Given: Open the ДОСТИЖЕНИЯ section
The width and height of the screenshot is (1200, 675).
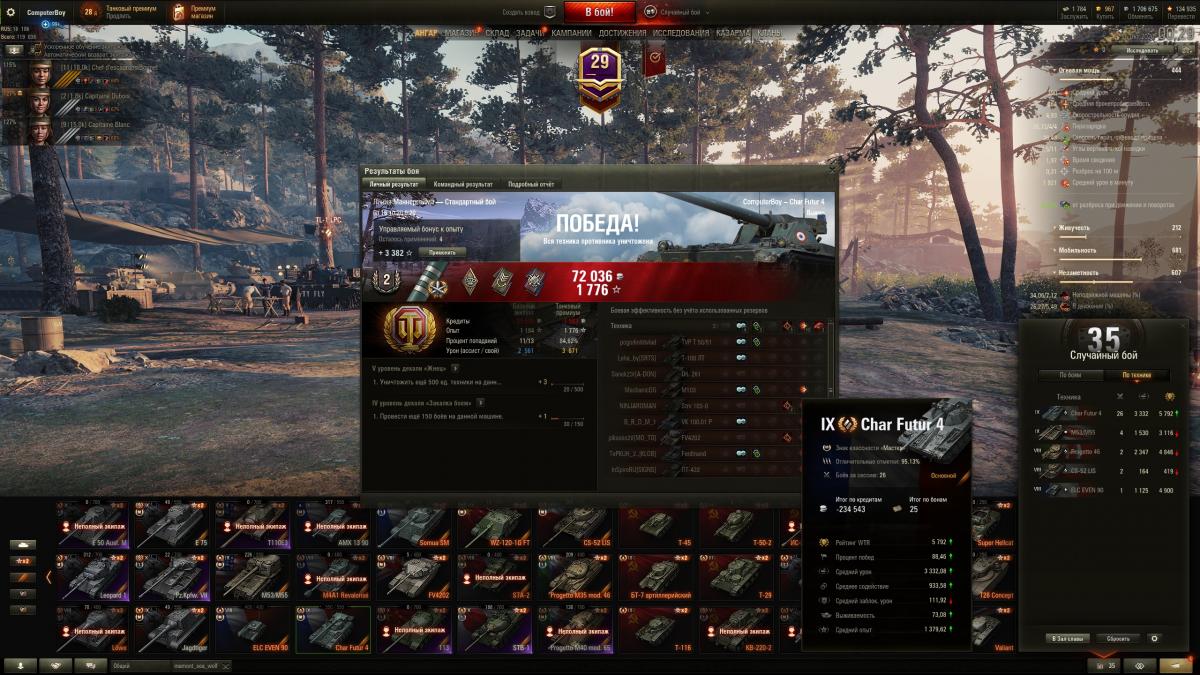Looking at the screenshot, I should tap(622, 33).
